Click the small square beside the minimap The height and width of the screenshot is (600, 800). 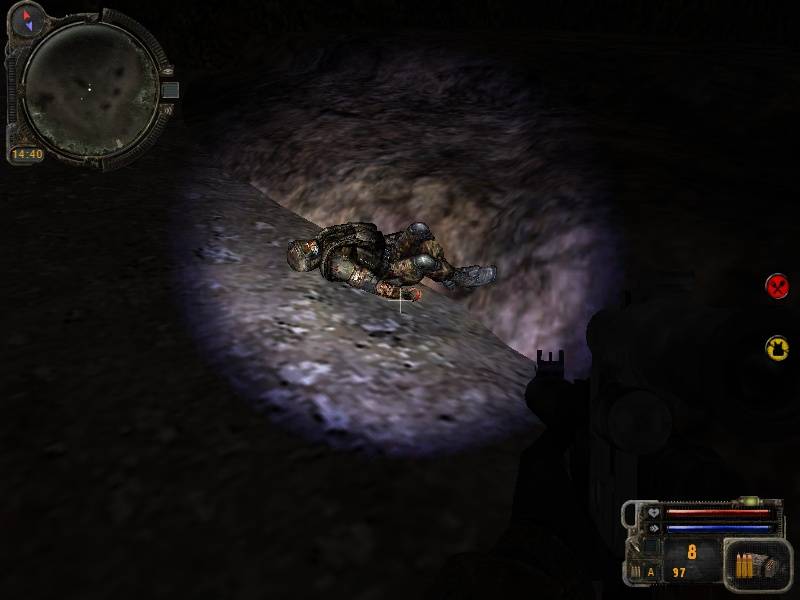coord(170,90)
